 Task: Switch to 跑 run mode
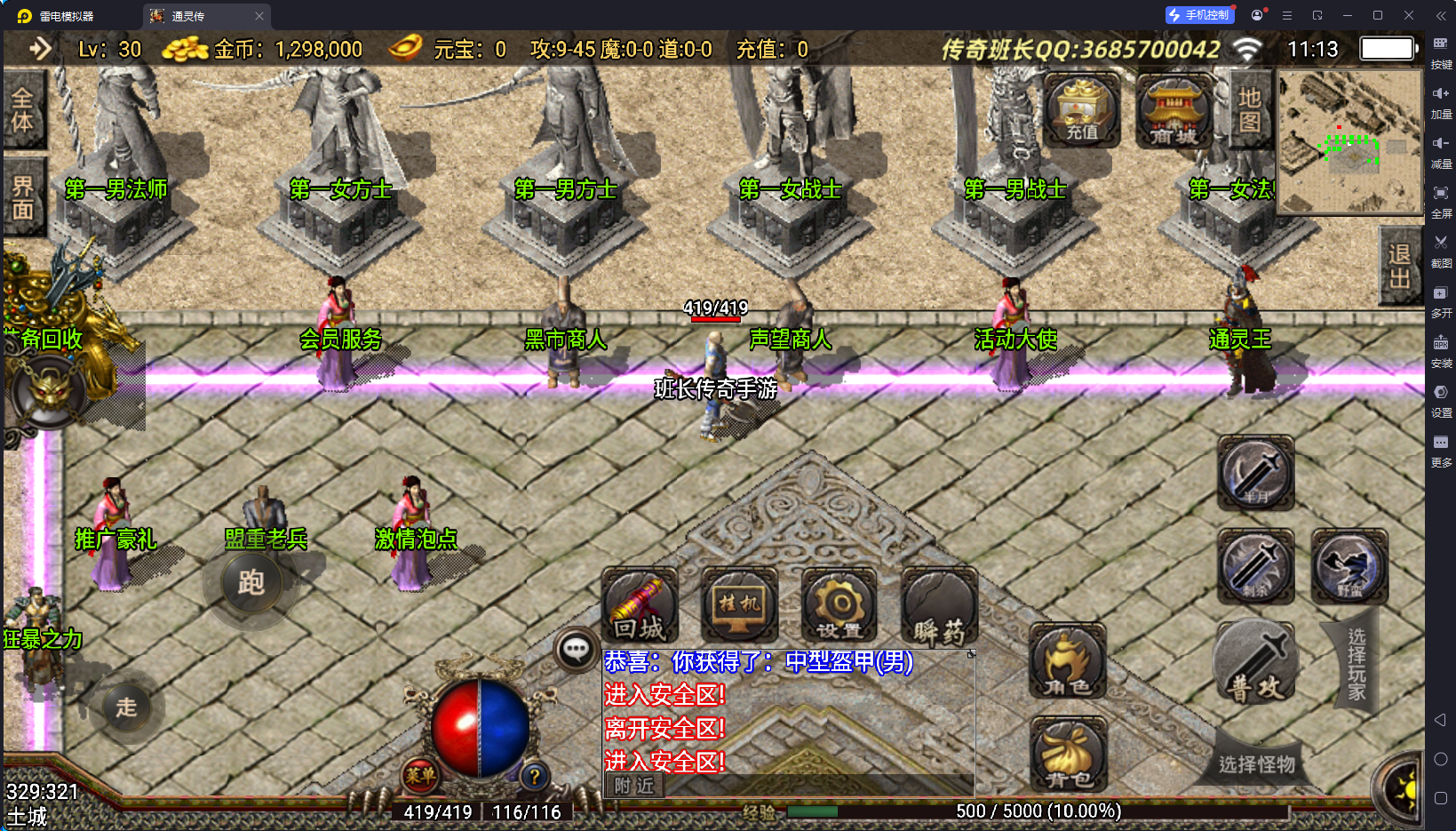pyautogui.click(x=251, y=582)
